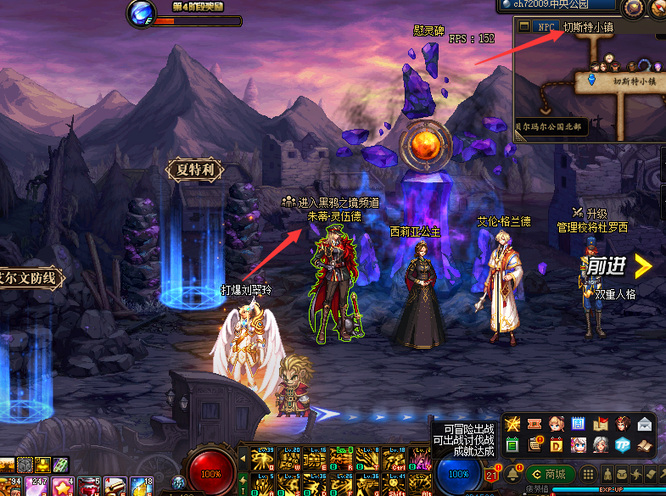Image resolution: width=666 pixels, height=496 pixels.
Task: Open the white-haired character portrait icon
Action: pos(600,445)
